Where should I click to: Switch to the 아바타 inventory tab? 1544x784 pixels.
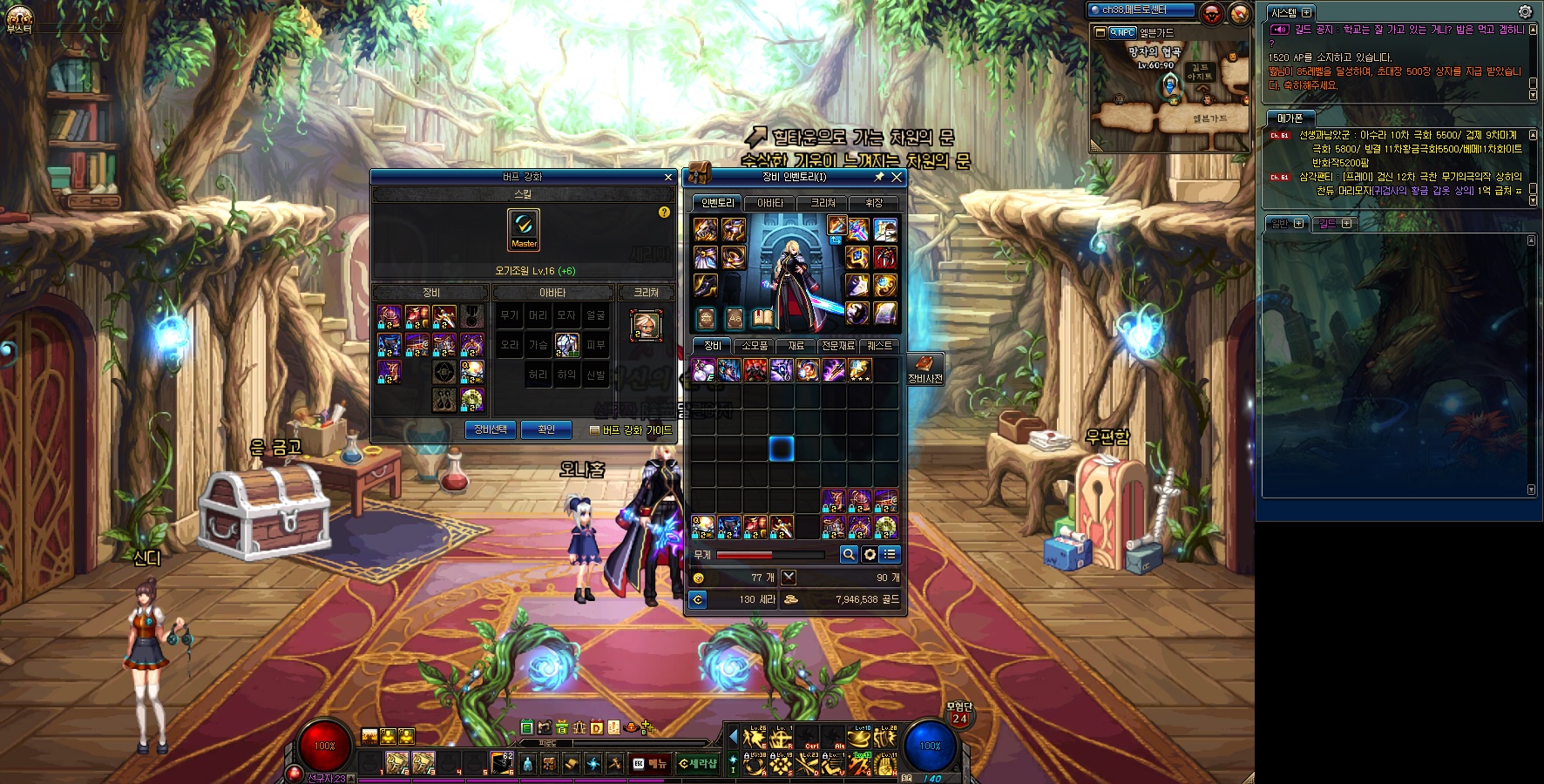coord(769,203)
